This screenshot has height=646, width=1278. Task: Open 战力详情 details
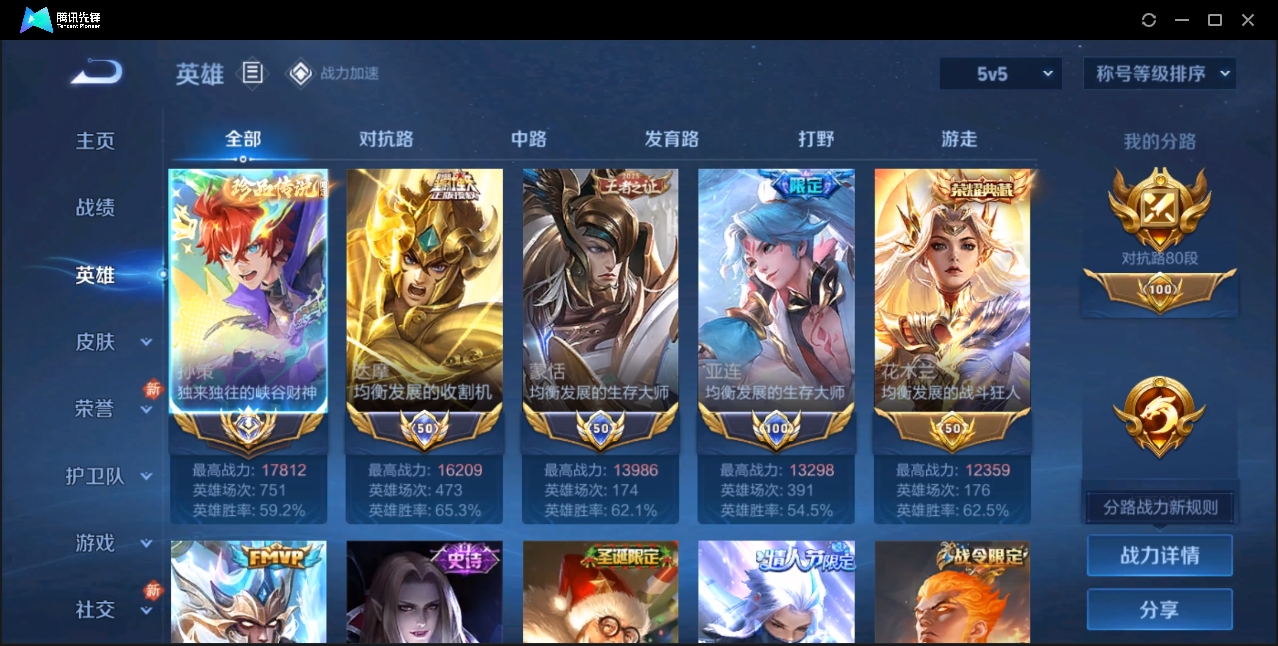tap(1160, 555)
